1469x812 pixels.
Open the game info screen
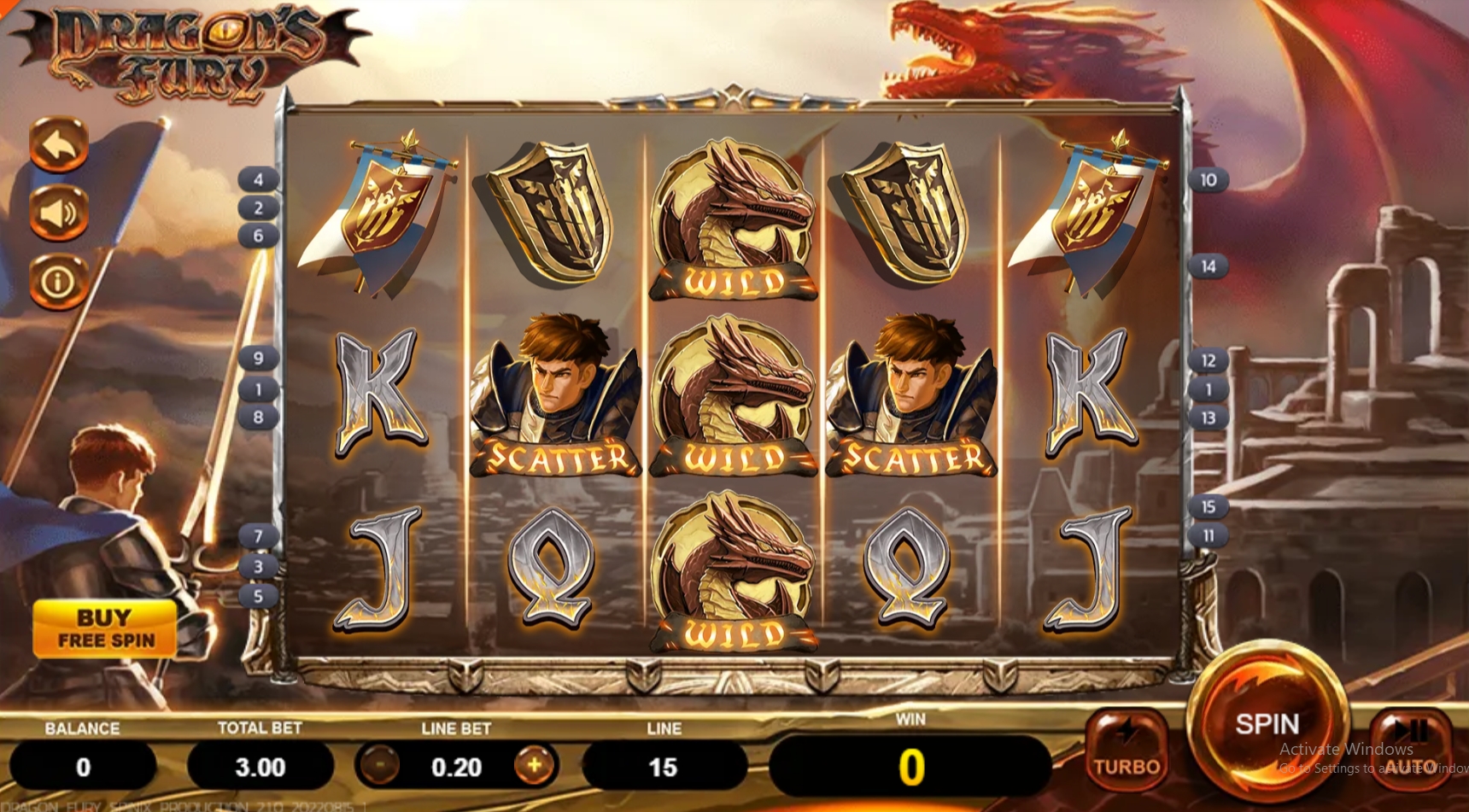[x=58, y=279]
